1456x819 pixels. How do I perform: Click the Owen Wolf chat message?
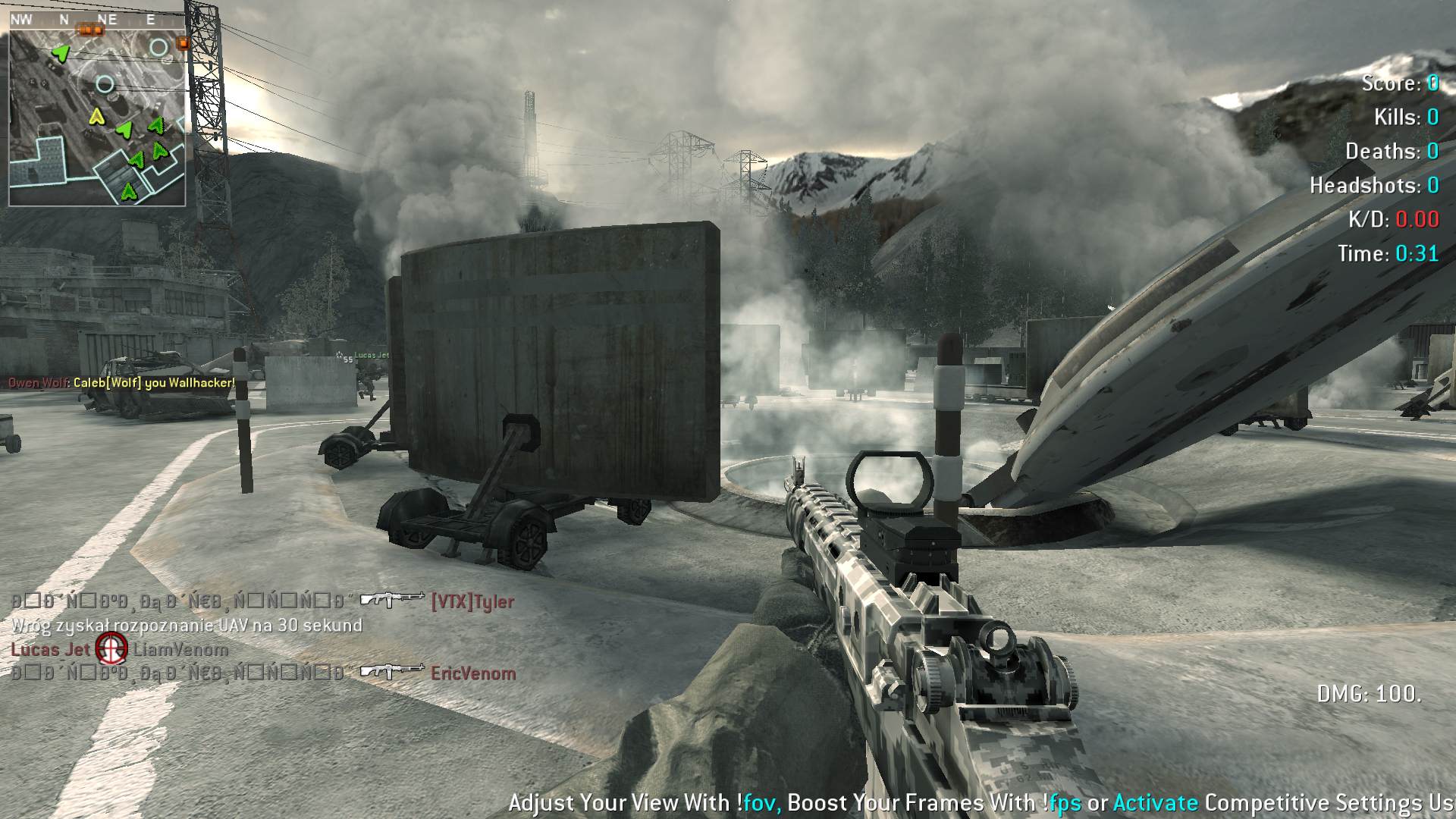(121, 383)
